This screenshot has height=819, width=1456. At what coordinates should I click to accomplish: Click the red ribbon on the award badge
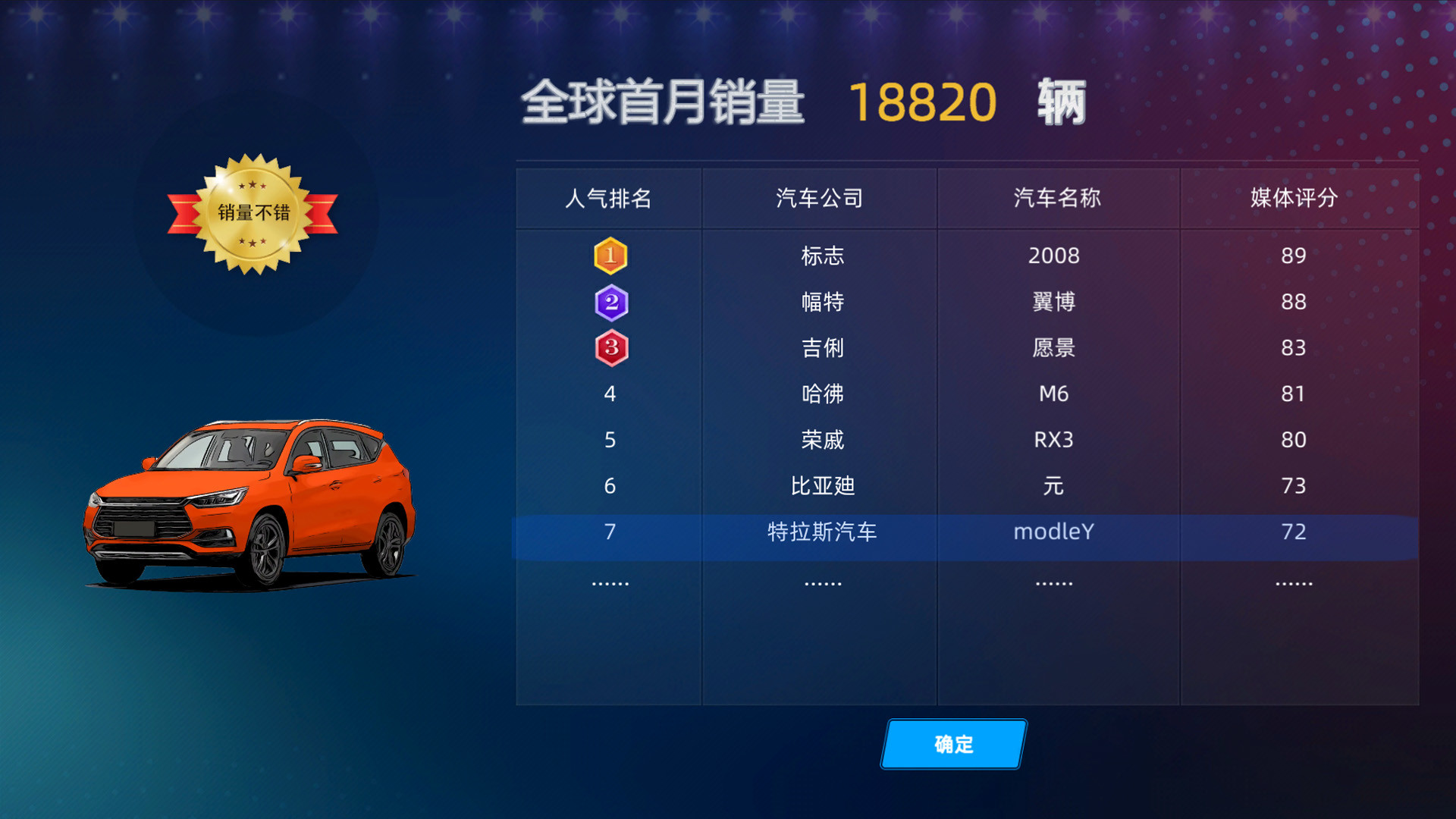point(185,213)
